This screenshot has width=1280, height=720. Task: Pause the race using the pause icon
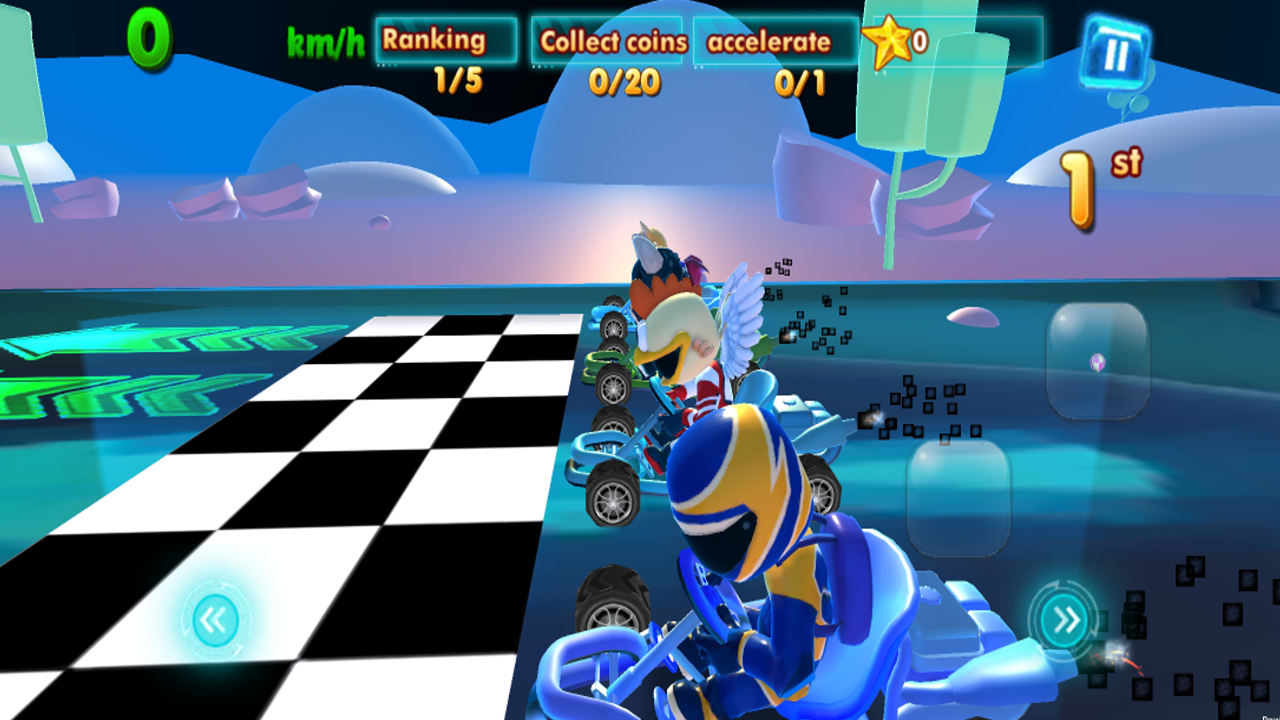pos(1118,55)
